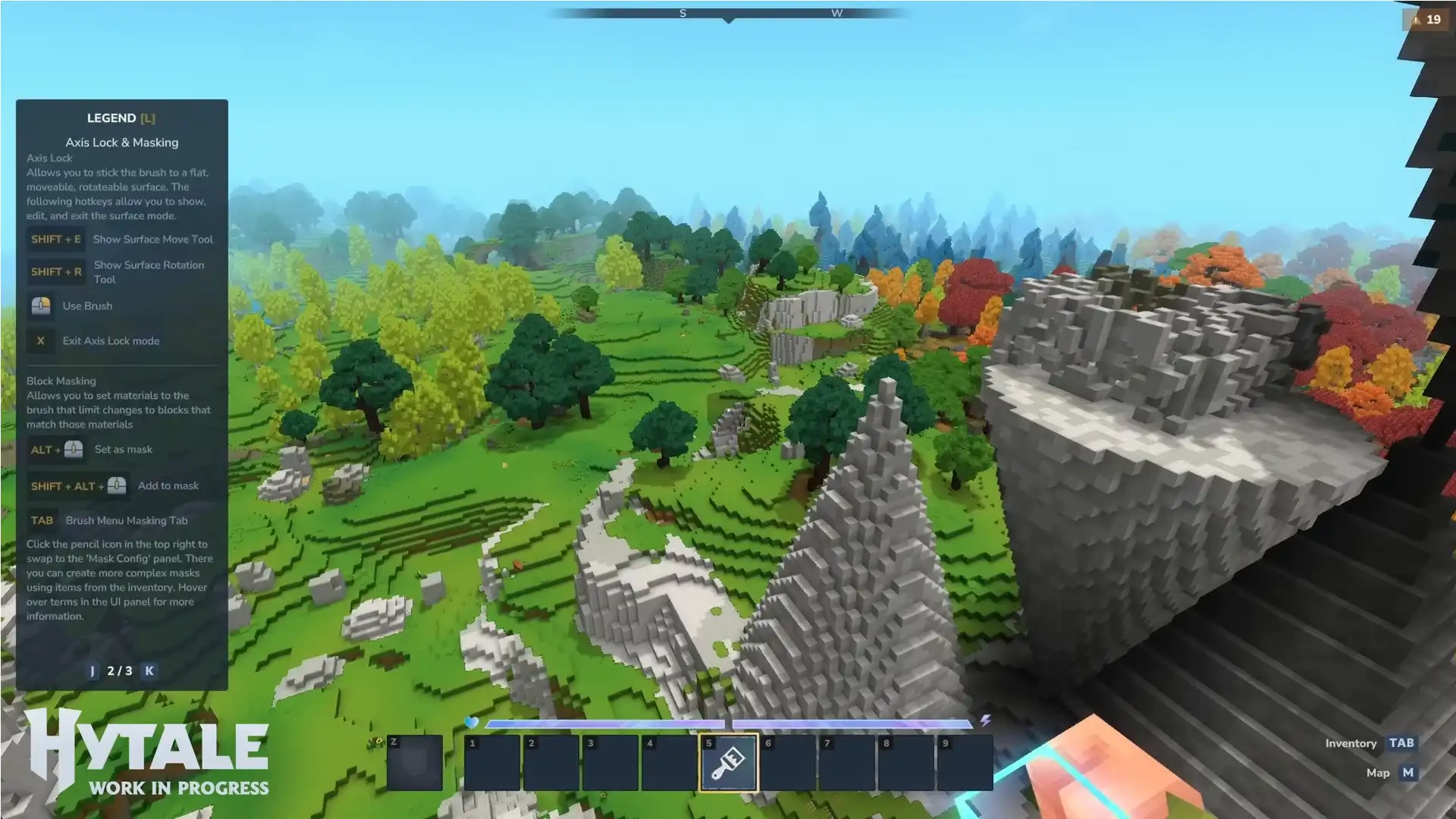
Task: Click the TAB Brush Menu Masking Tab entry
Action: [42, 519]
